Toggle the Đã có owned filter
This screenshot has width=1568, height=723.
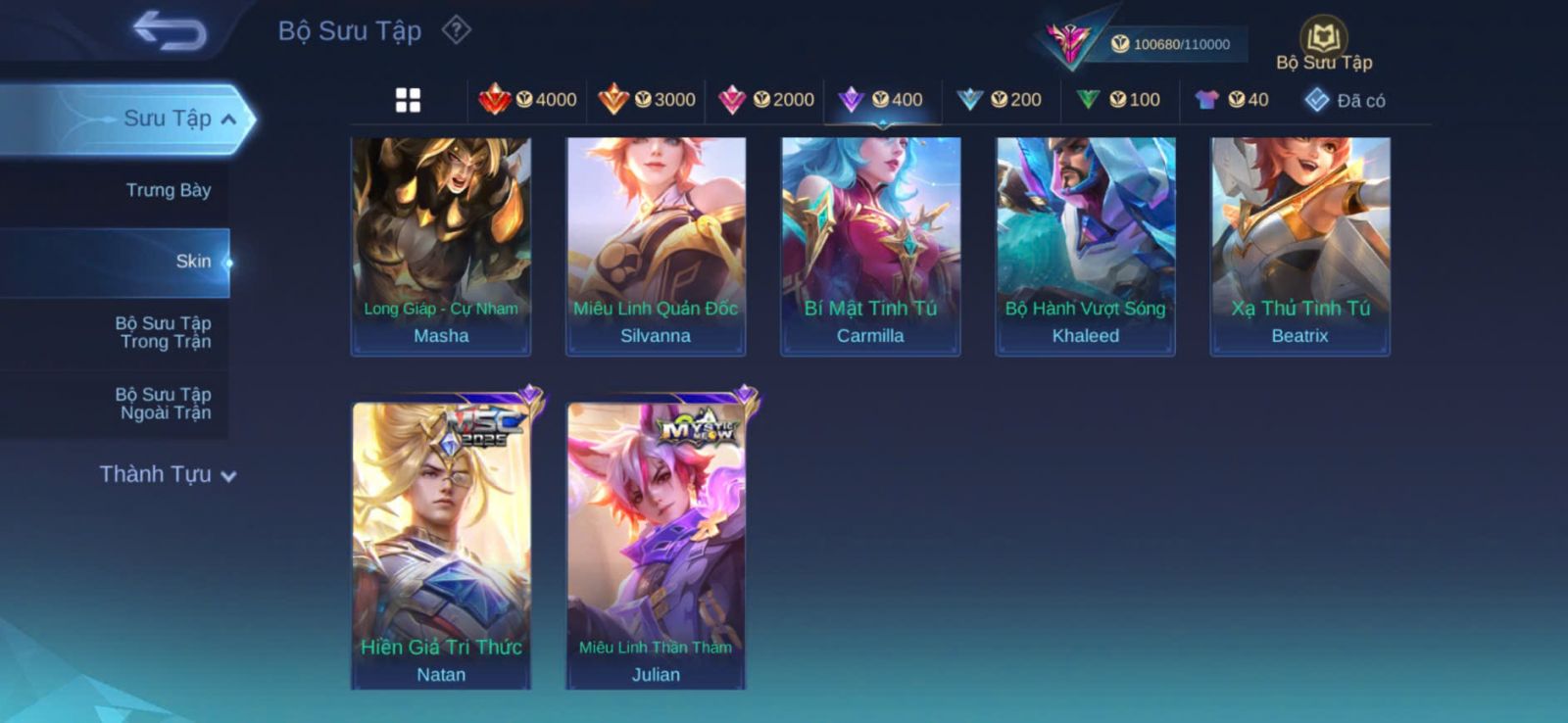[x=1345, y=100]
